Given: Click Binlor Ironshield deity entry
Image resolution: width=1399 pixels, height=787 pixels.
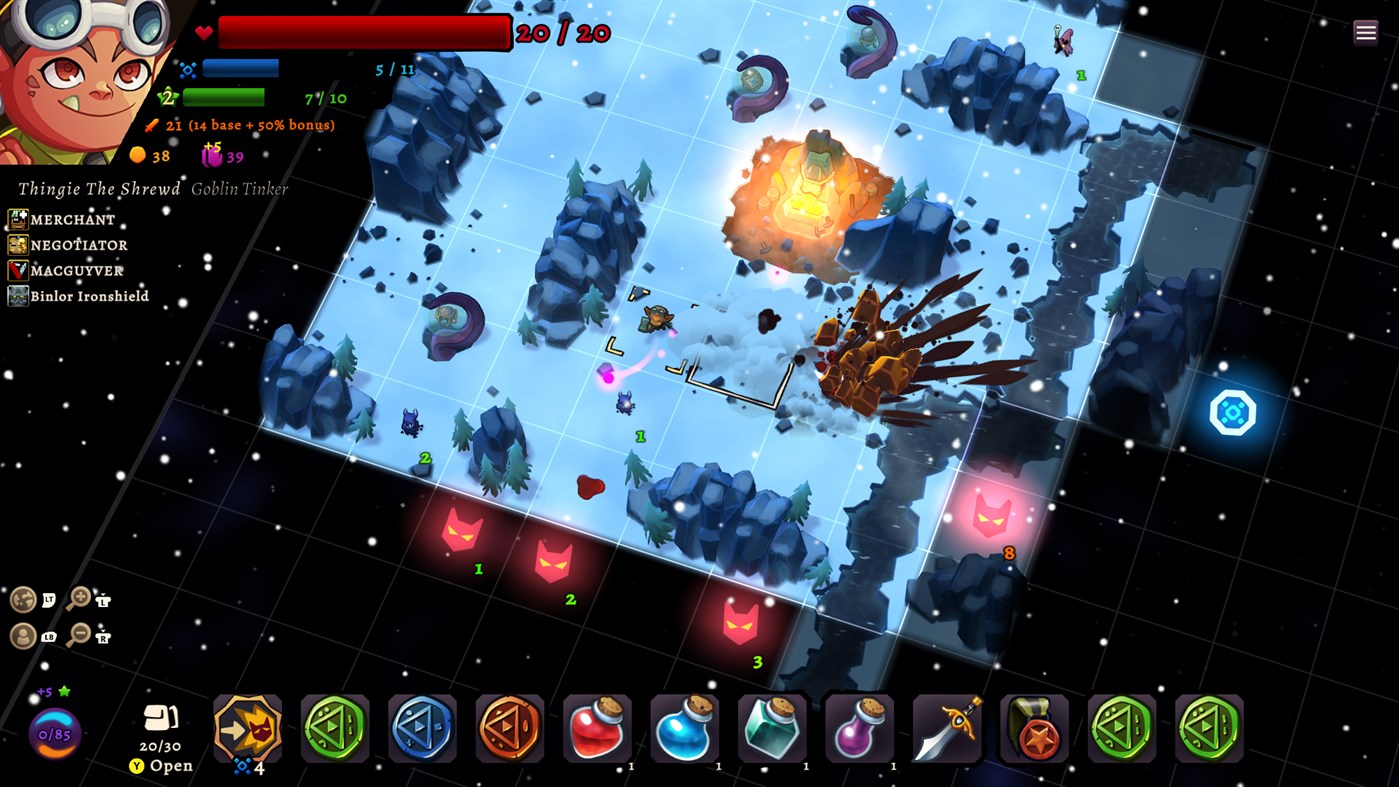Looking at the screenshot, I should [x=79, y=296].
